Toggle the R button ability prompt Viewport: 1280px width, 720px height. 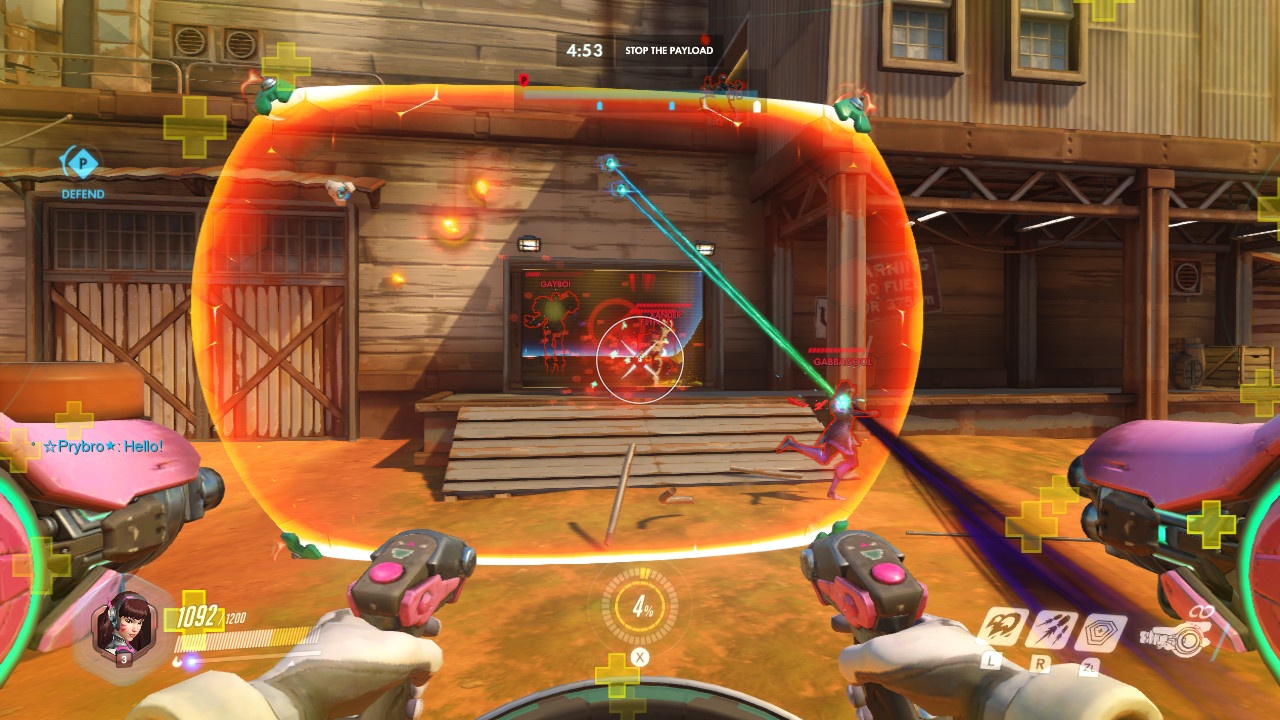tap(1040, 663)
